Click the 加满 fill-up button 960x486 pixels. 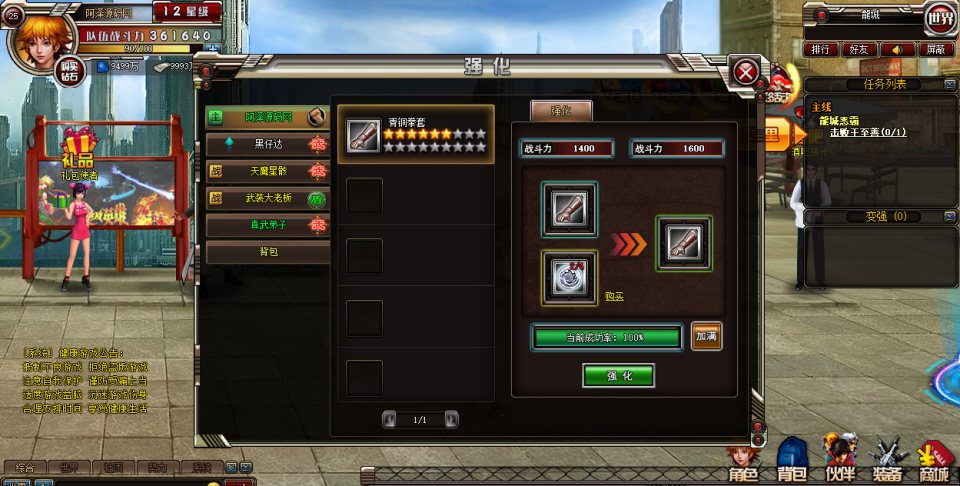coord(706,337)
